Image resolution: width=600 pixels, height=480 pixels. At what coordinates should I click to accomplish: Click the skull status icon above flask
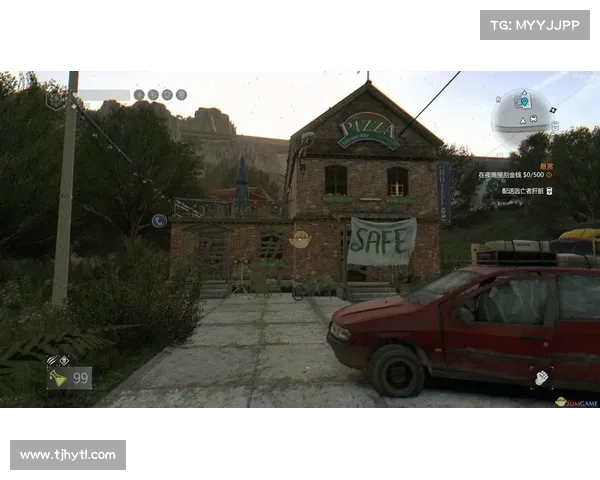click(65, 360)
